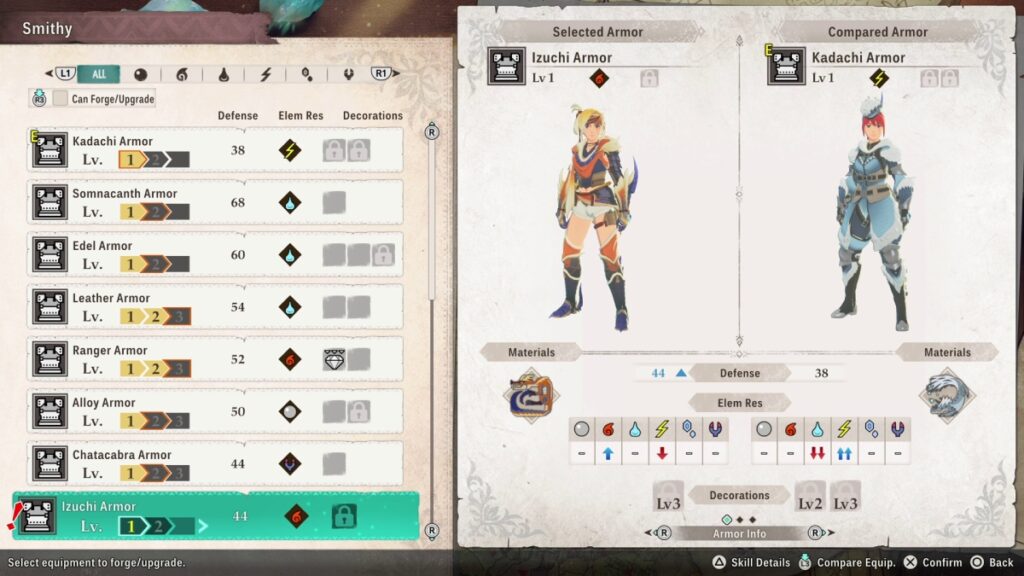Click the highlighted Izuchi Armor row
Screen dimensions: 1024x576
pyautogui.click(x=215, y=516)
